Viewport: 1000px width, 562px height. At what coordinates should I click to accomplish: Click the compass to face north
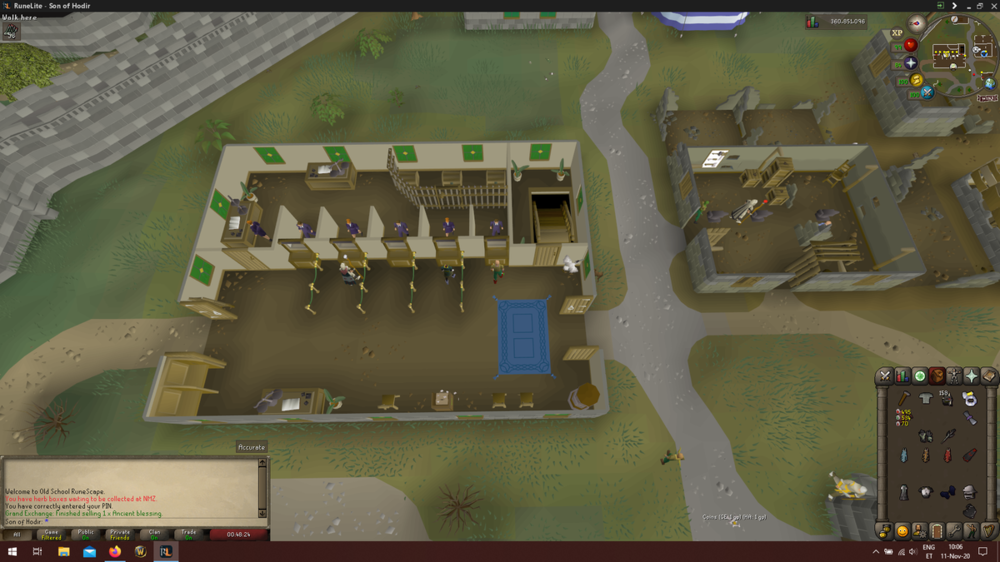pyautogui.click(x=916, y=23)
